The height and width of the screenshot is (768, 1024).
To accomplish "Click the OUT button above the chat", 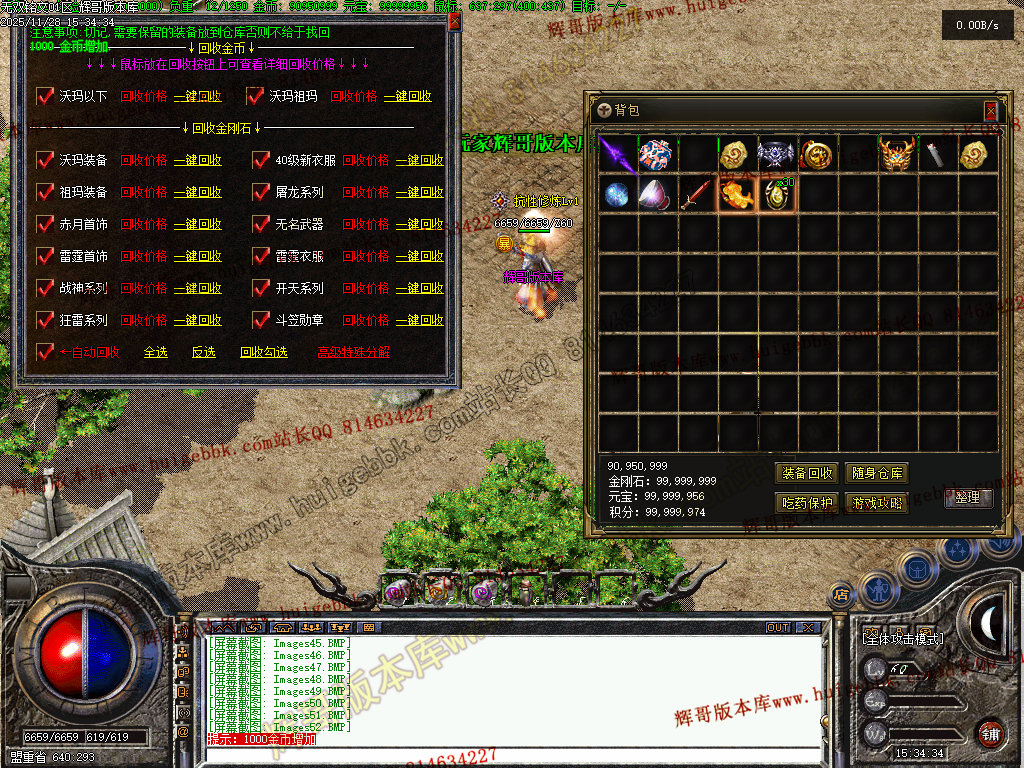I will (778, 628).
